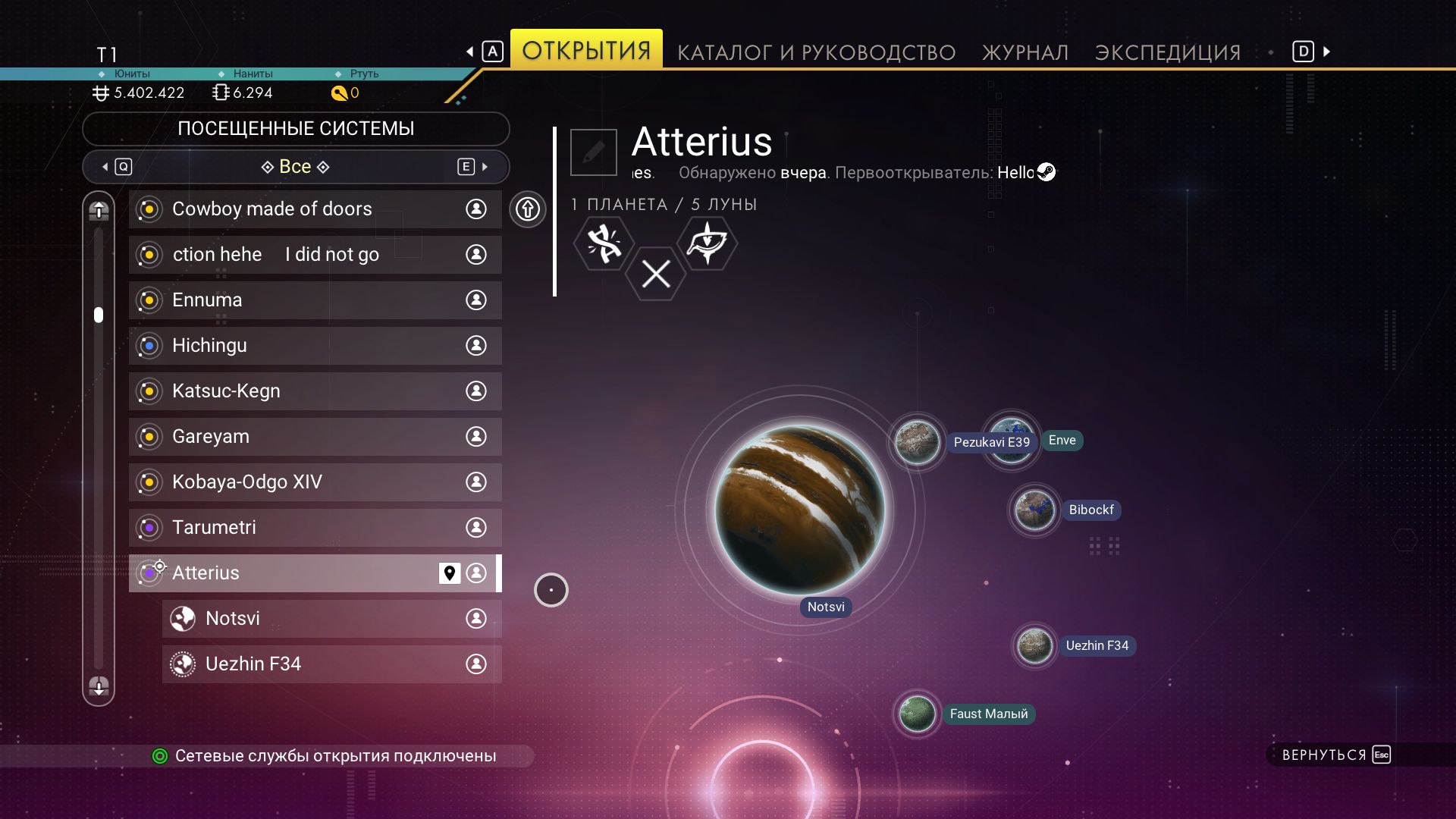Click the Вернуться back button
The width and height of the screenshot is (1456, 819).
(x=1335, y=755)
